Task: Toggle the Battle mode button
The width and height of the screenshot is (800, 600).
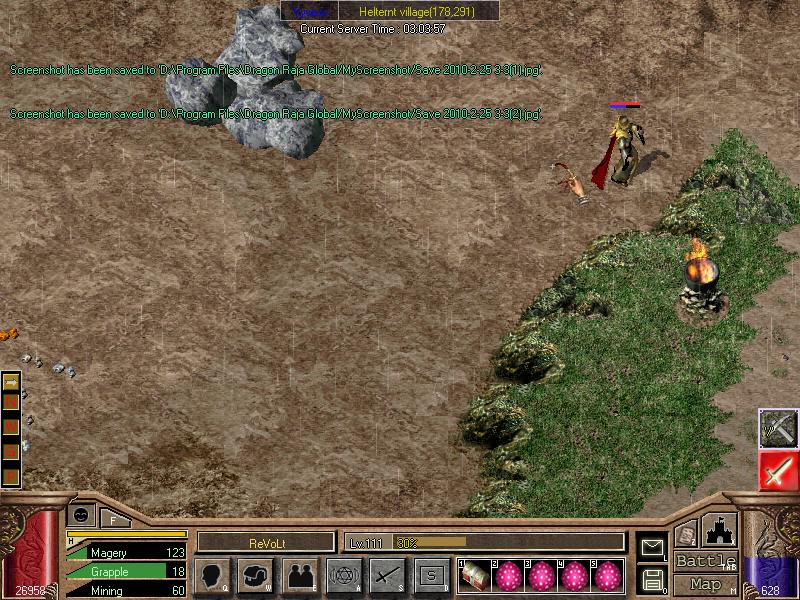Action: pos(706,561)
